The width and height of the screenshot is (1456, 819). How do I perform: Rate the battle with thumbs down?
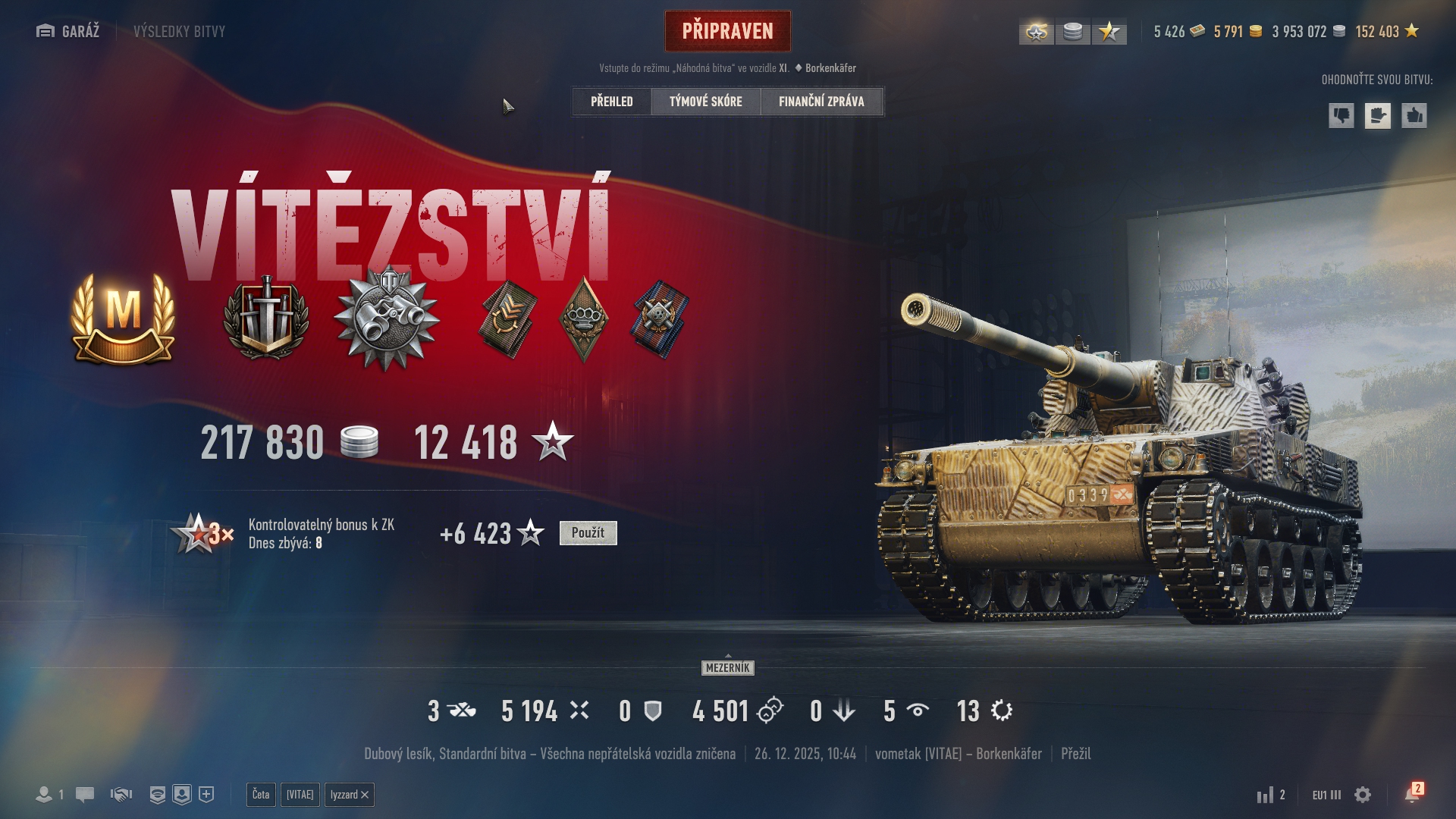[1341, 116]
